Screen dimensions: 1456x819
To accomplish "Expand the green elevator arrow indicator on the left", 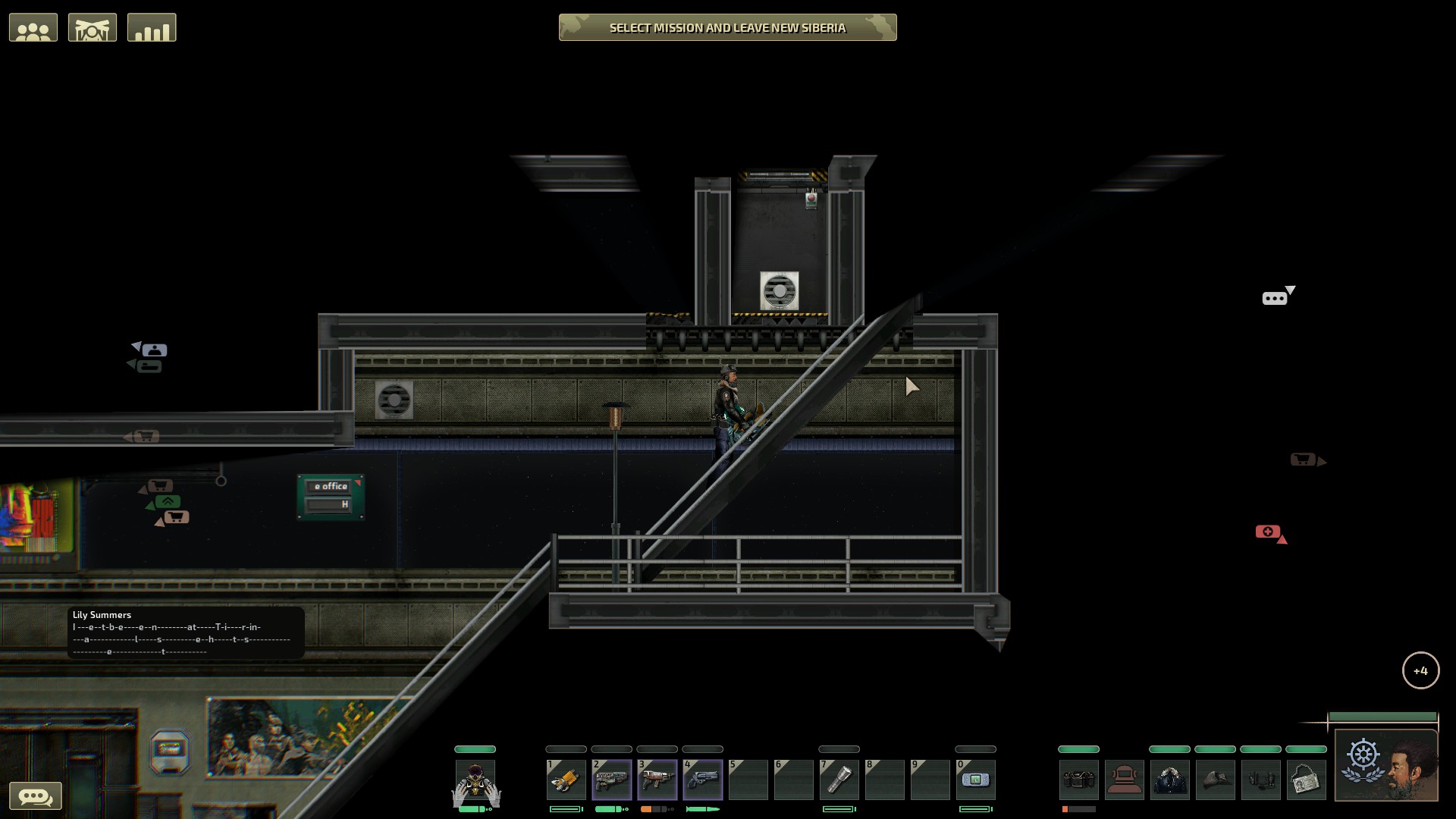I will coord(166,500).
